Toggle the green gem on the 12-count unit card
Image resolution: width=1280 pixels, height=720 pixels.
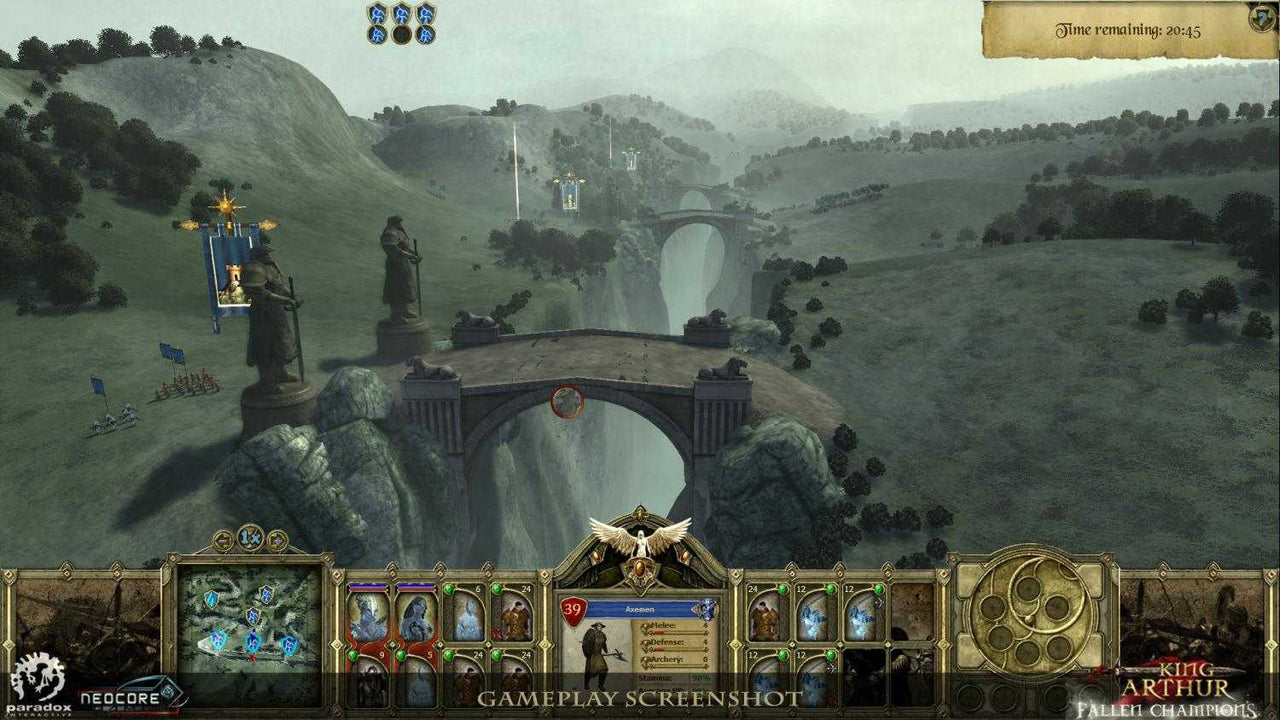830,589
